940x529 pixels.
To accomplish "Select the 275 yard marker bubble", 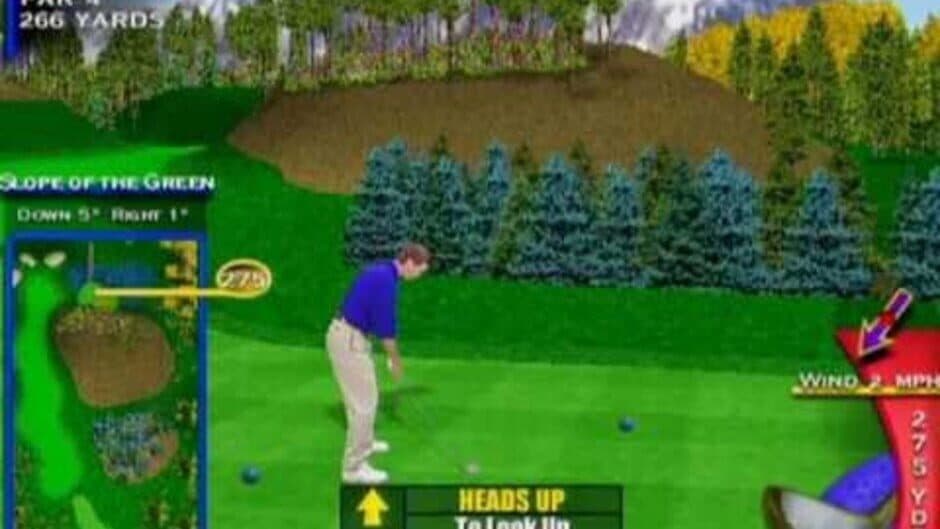I will click(243, 279).
